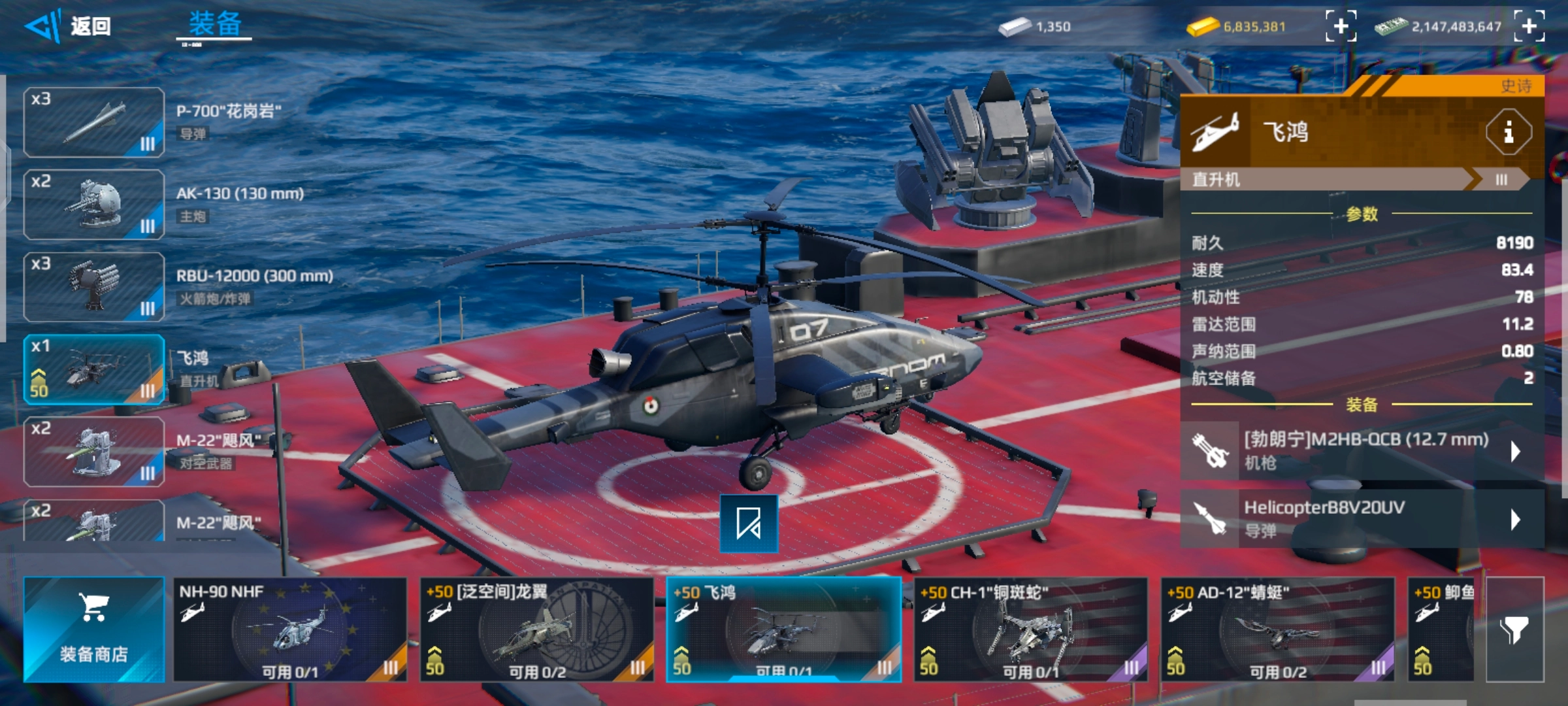
Task: Select the bottom 飞鸿 helicopter card
Action: tap(783, 630)
